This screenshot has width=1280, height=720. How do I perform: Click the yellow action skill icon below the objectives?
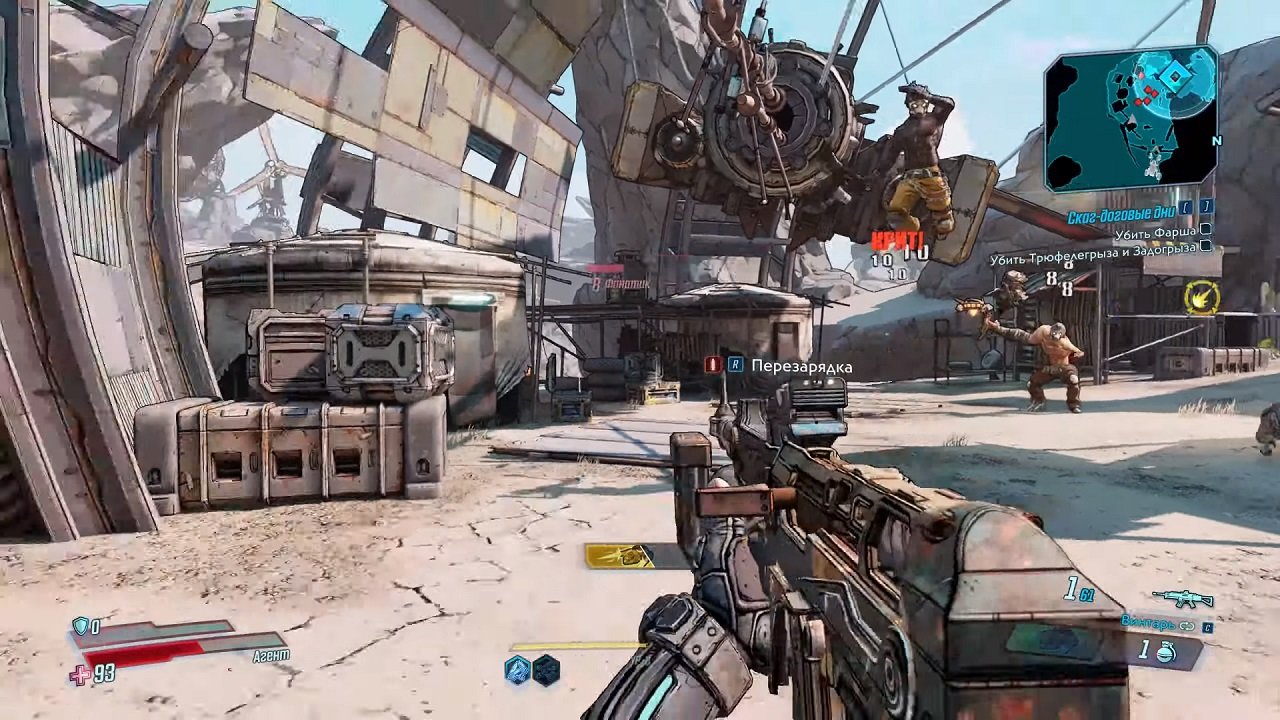coord(1202,297)
